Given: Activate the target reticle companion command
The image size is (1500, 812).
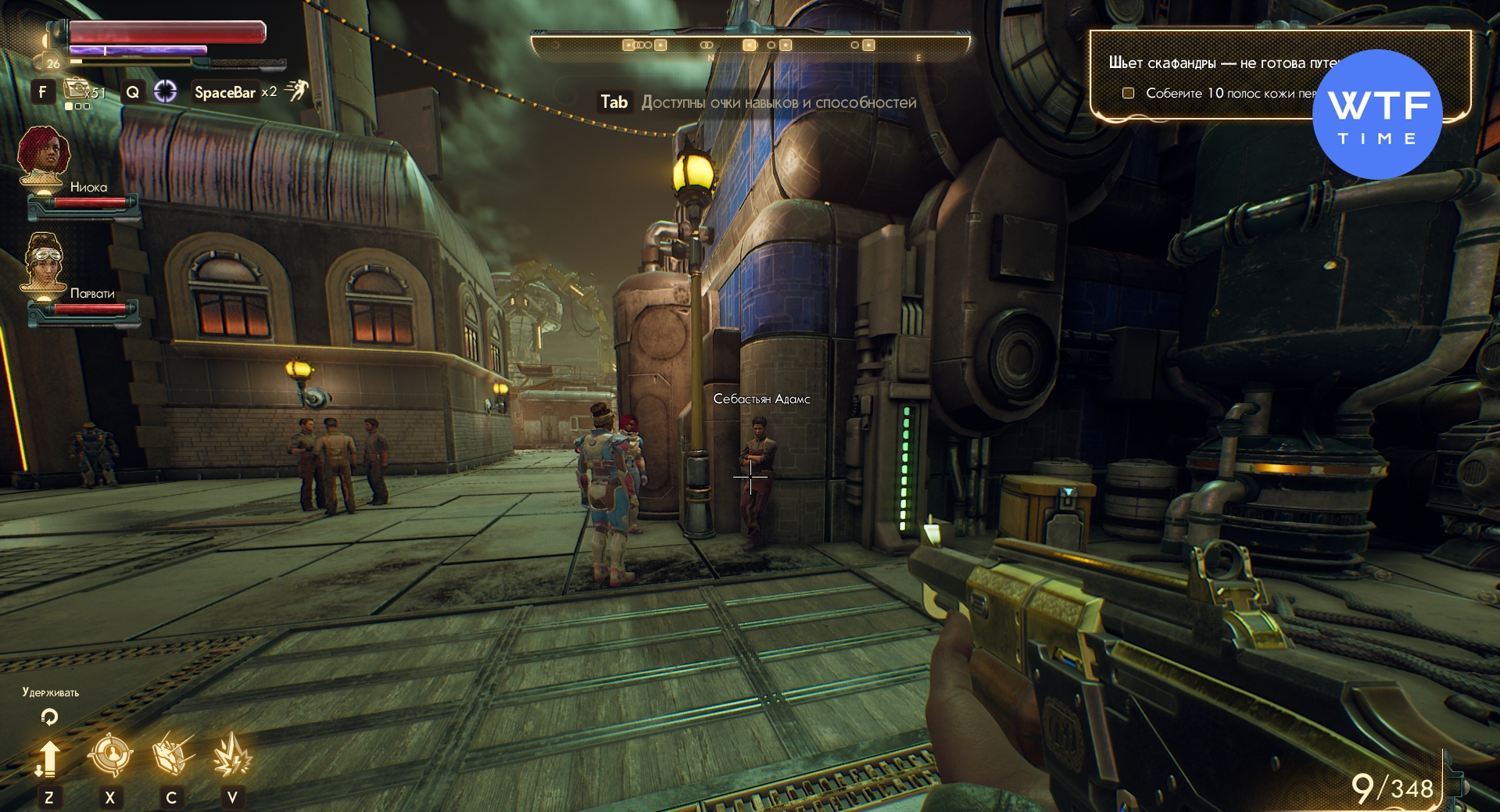Looking at the screenshot, I should coord(110,755).
